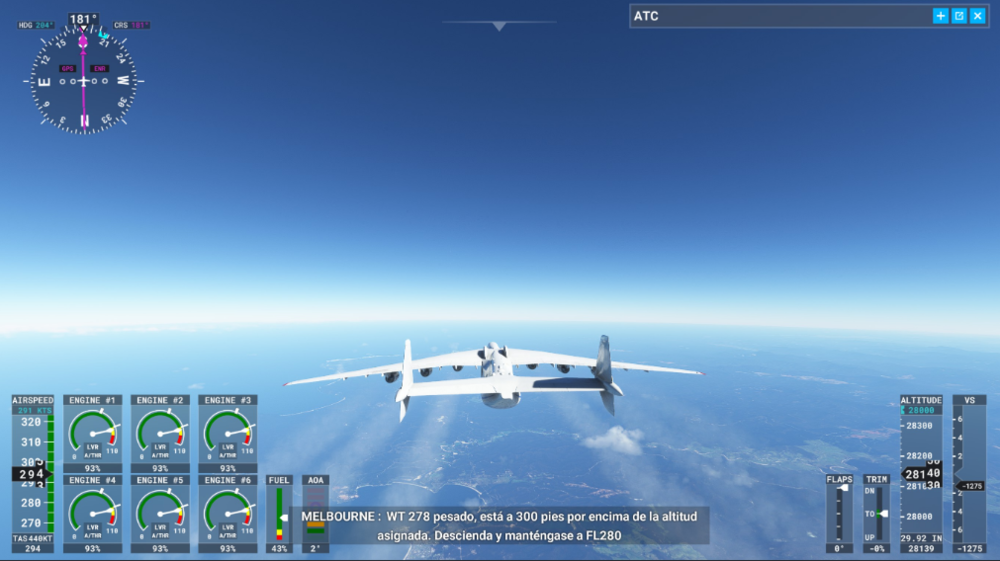Close the ATC panel

pos(977,16)
